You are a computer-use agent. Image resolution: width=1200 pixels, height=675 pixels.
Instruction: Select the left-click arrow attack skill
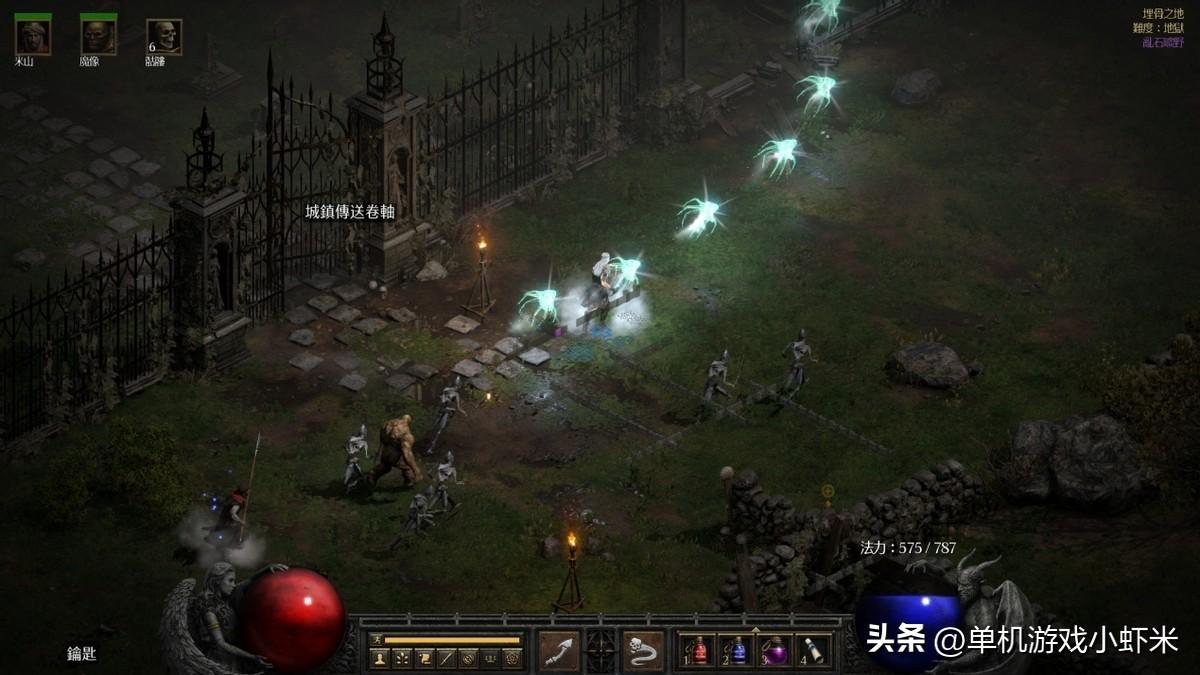[x=559, y=651]
